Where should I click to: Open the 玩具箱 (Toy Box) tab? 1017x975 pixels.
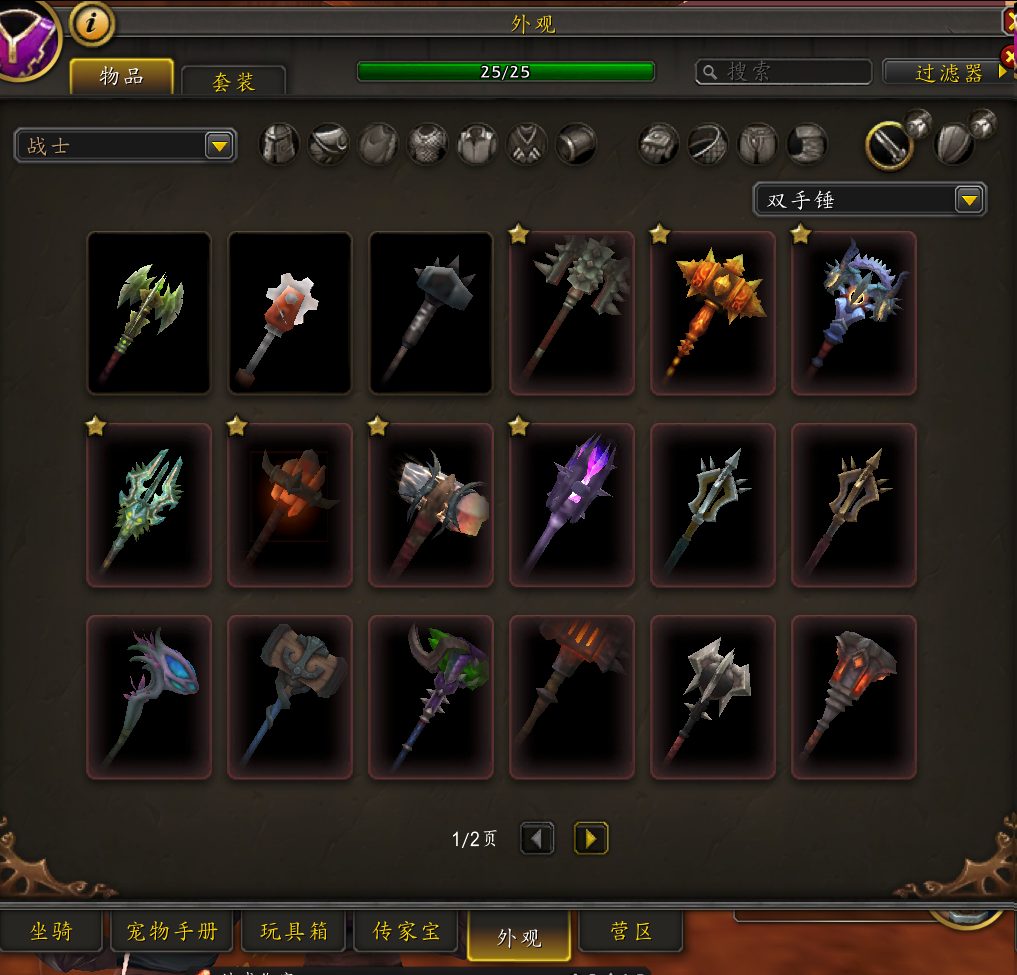294,932
